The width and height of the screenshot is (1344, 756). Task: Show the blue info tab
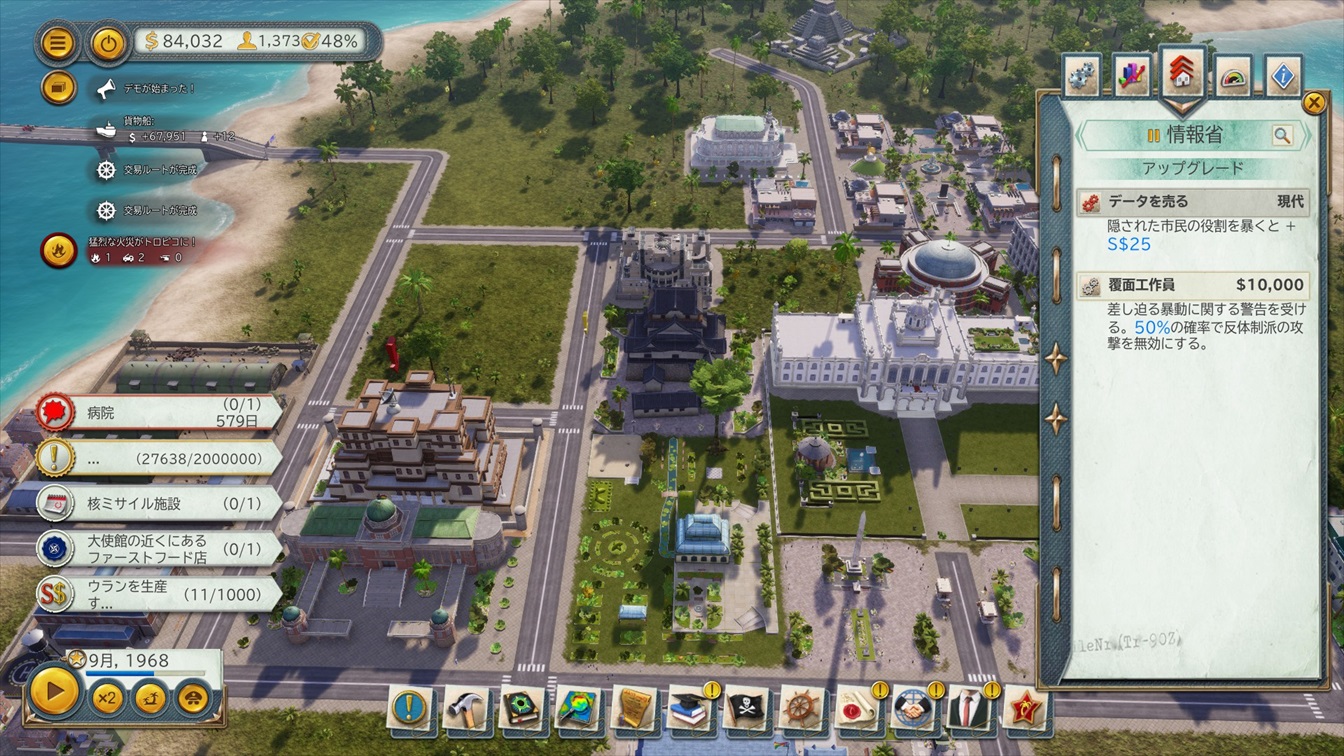(1284, 77)
